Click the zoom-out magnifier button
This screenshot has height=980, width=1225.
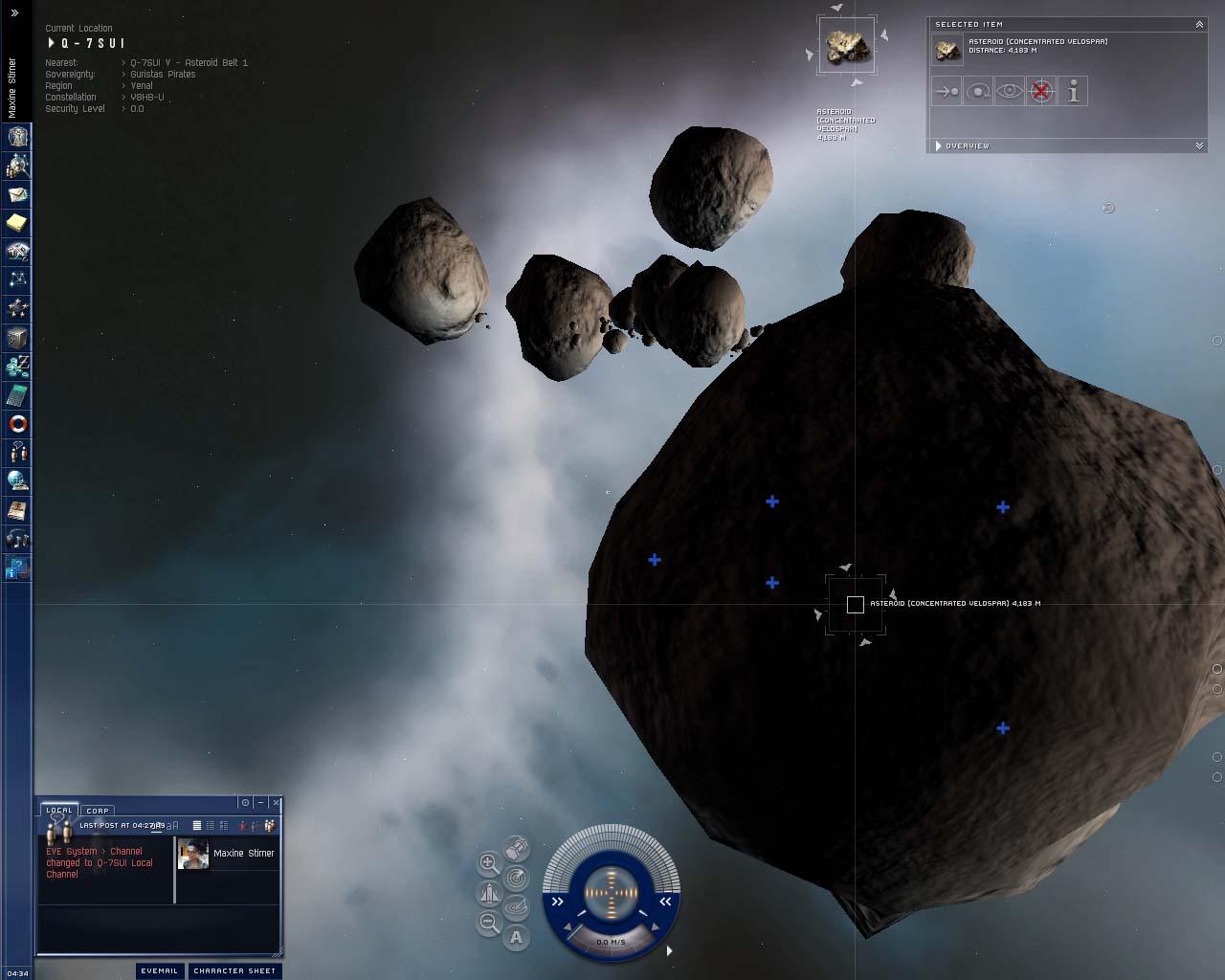pos(489,923)
